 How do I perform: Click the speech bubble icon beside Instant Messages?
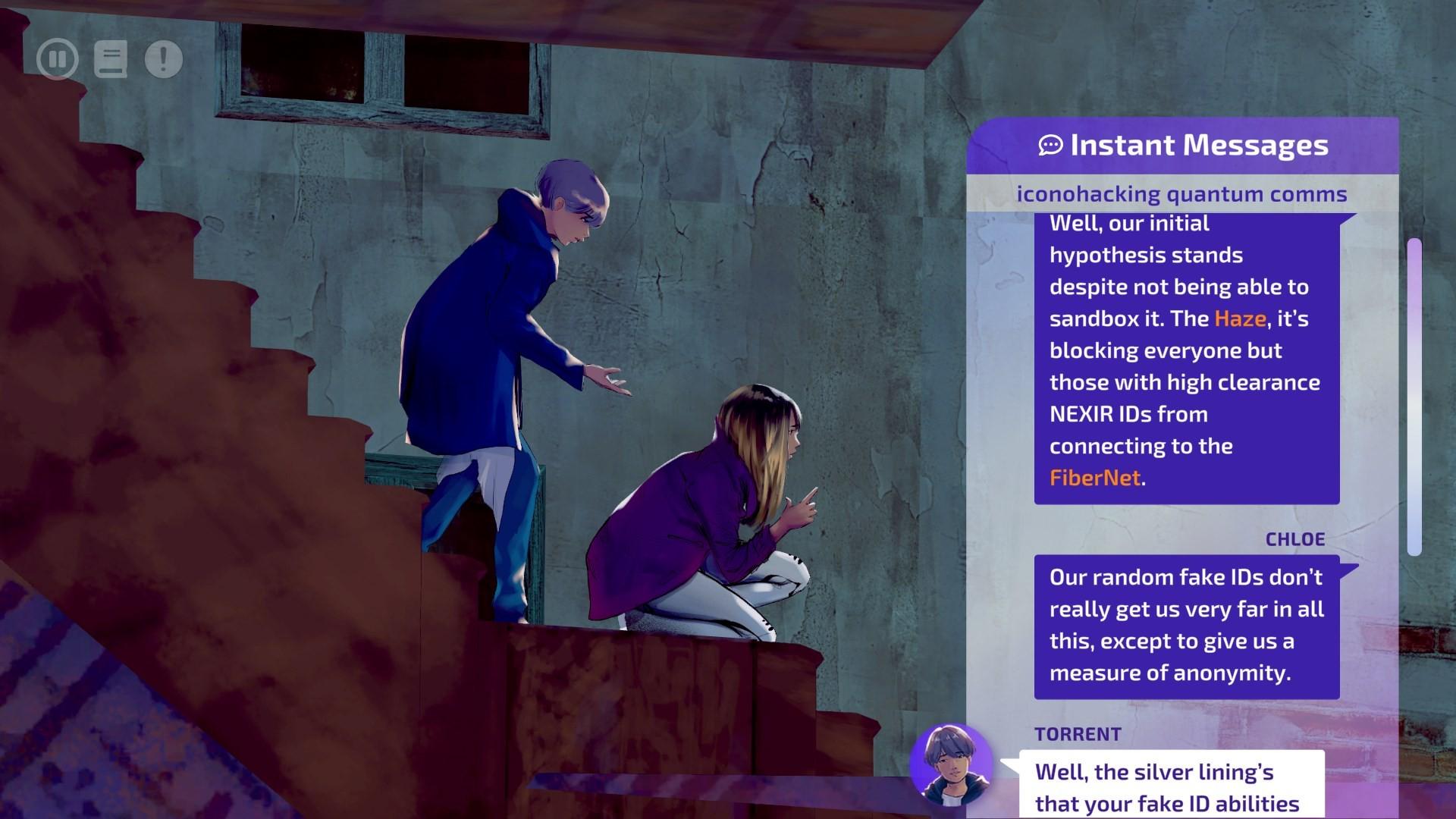(x=1050, y=144)
